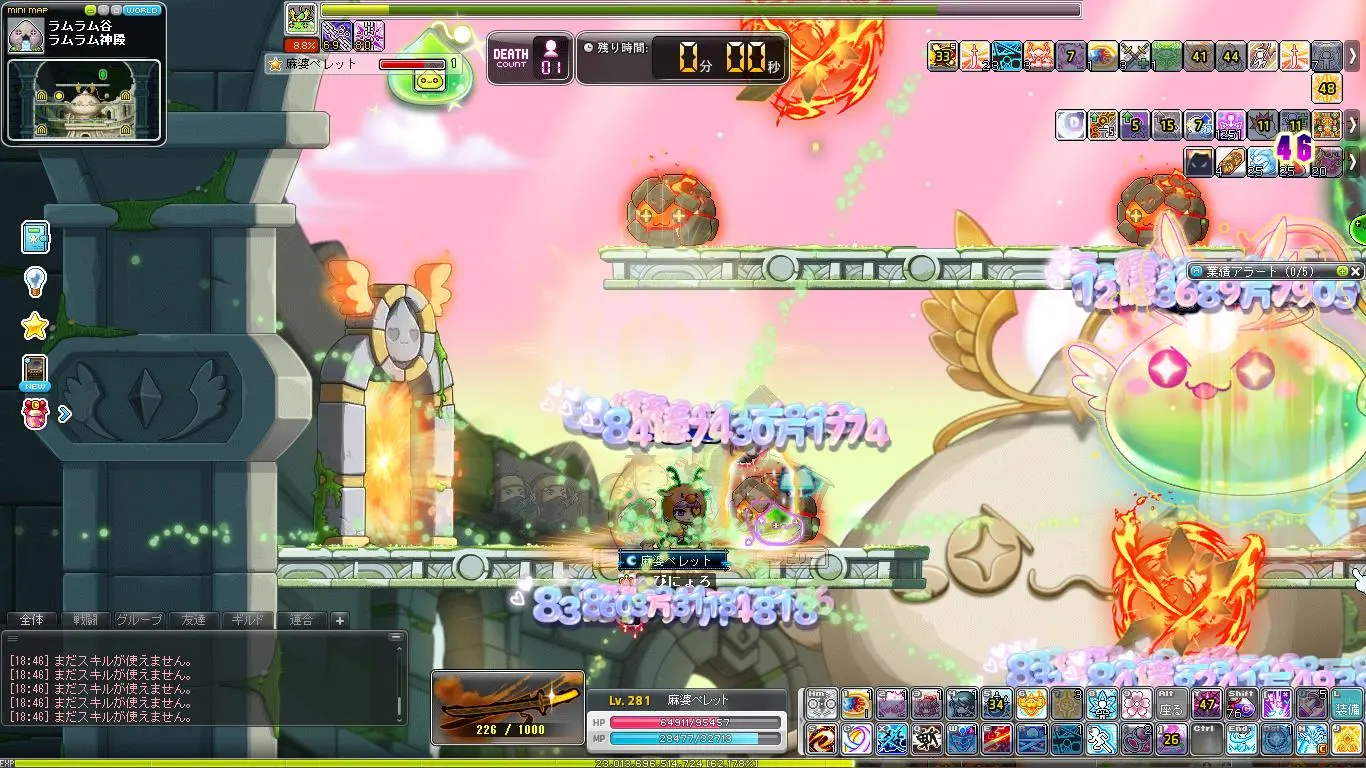Activate the 座る sit hotkey slot

pyautogui.click(x=1171, y=704)
